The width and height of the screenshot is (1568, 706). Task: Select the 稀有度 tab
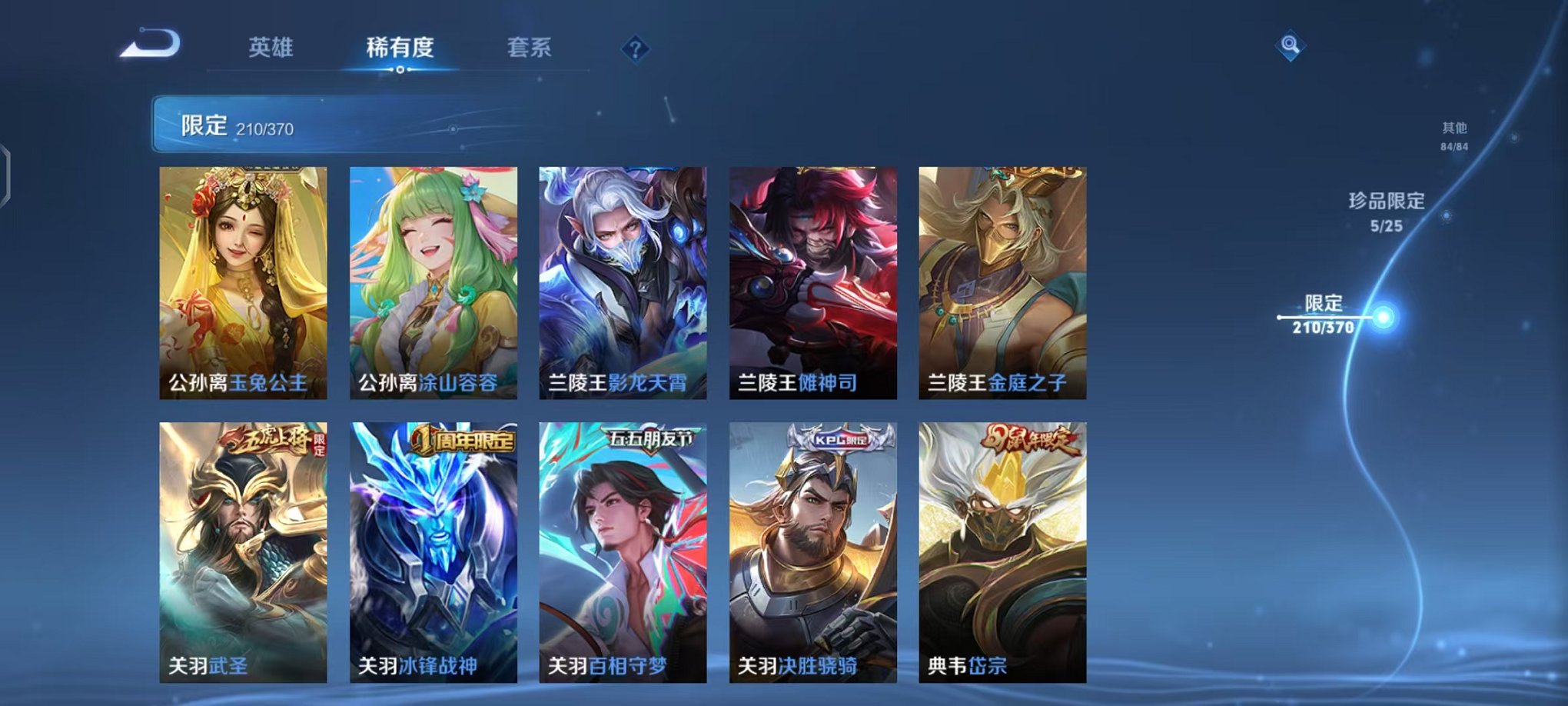pos(400,48)
